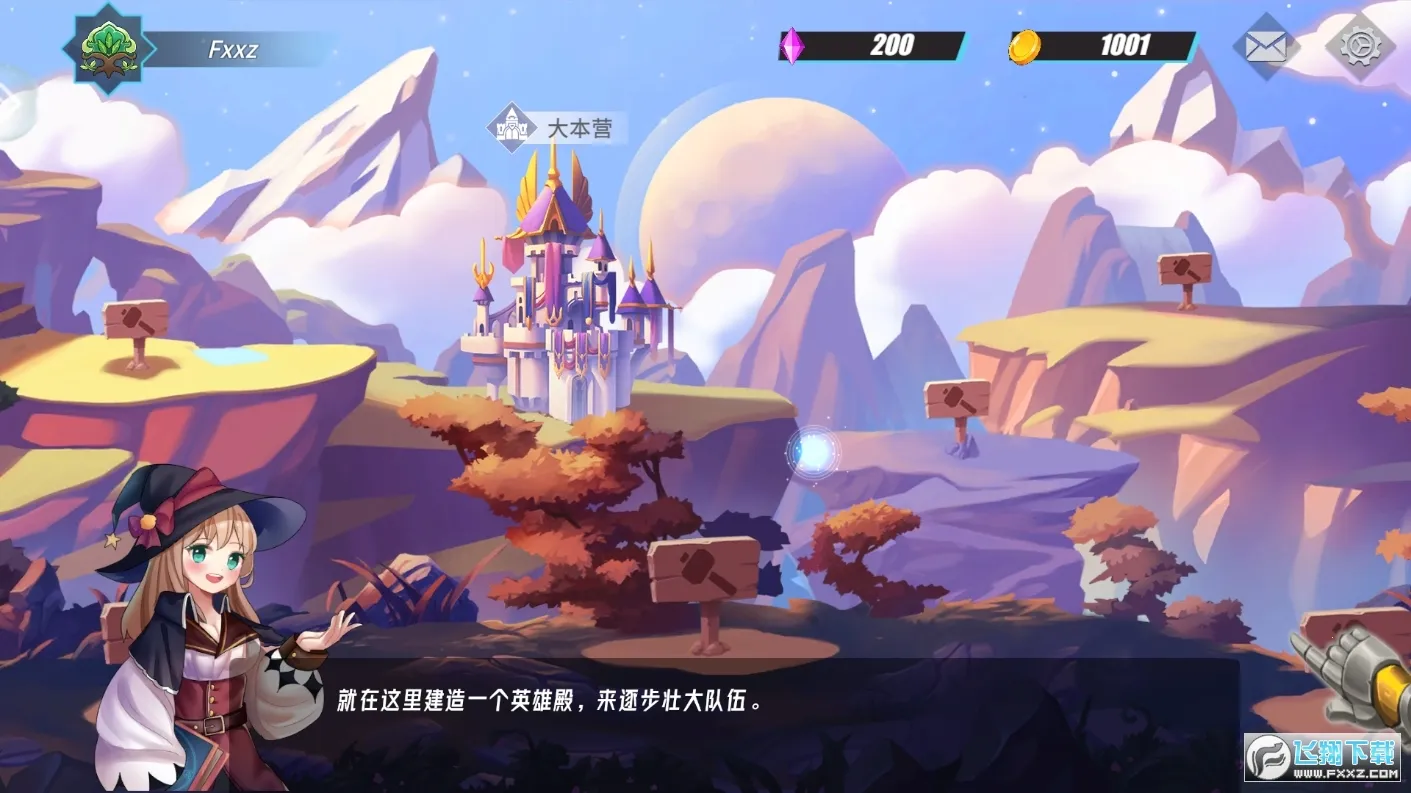The width and height of the screenshot is (1411, 793).
Task: Open the player profile tree avatar
Action: tap(109, 48)
